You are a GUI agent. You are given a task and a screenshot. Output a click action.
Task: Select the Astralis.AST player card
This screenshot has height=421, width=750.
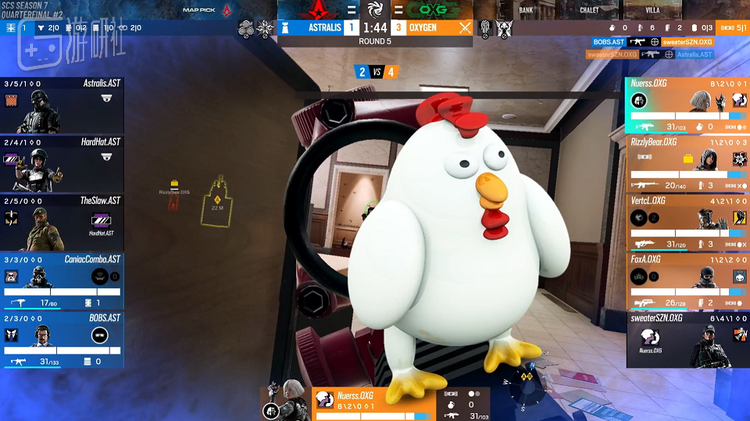pyautogui.click(x=62, y=105)
